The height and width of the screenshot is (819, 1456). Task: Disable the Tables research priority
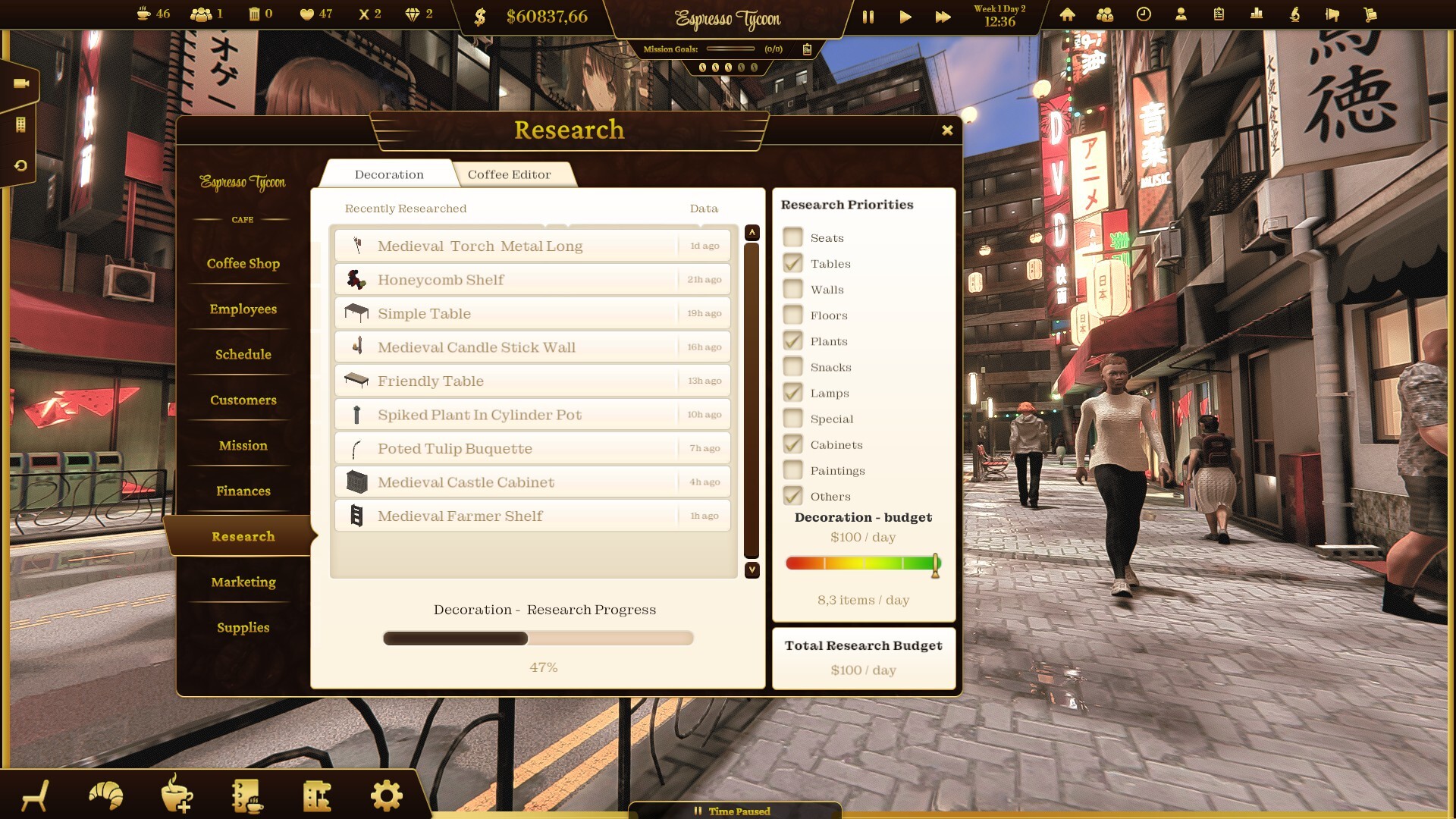click(793, 263)
